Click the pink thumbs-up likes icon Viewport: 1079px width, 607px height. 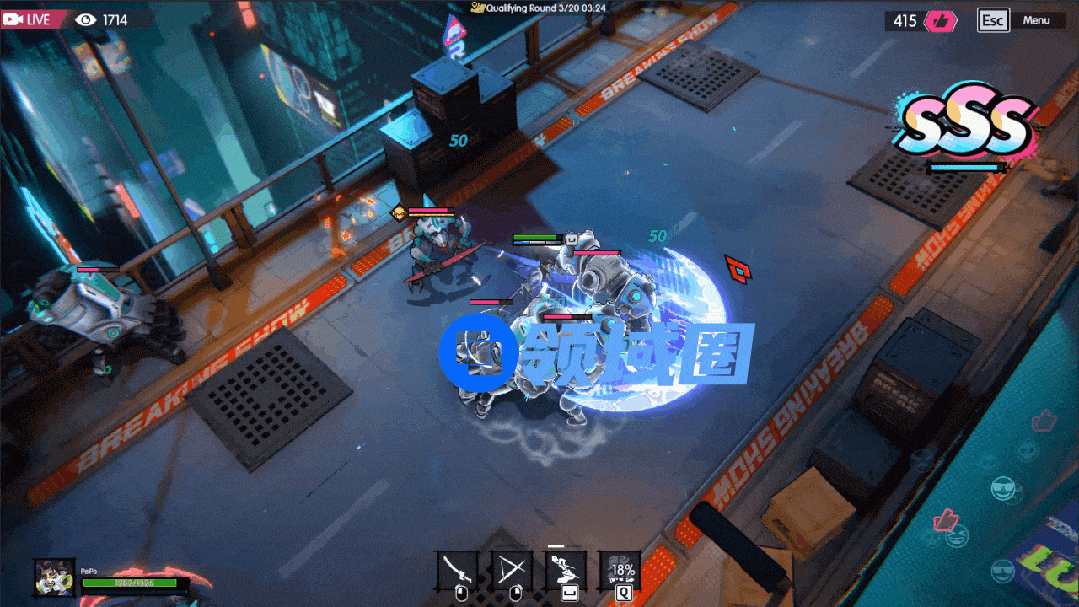pos(941,21)
